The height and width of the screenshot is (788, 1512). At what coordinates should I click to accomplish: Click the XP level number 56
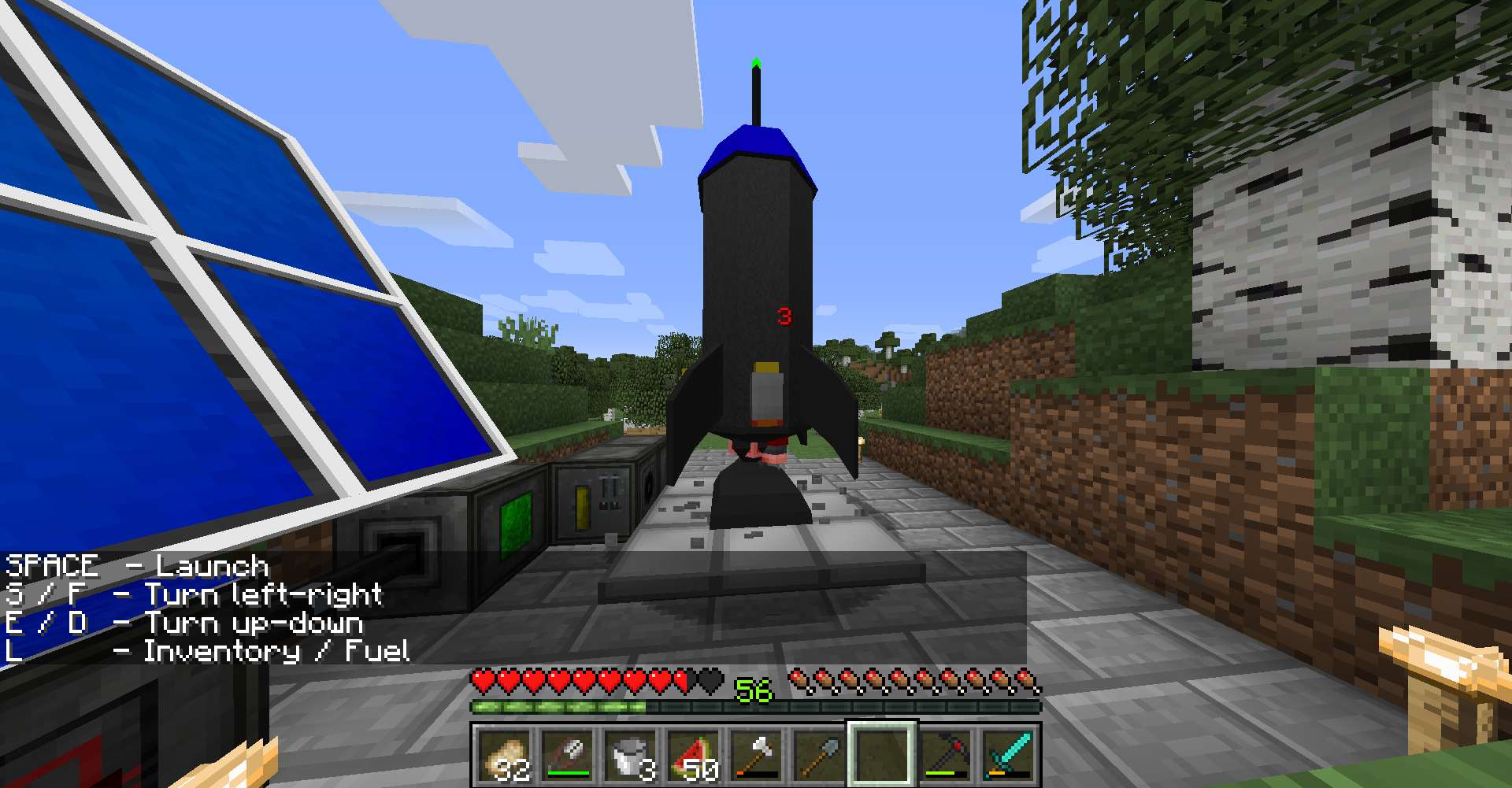point(752,691)
